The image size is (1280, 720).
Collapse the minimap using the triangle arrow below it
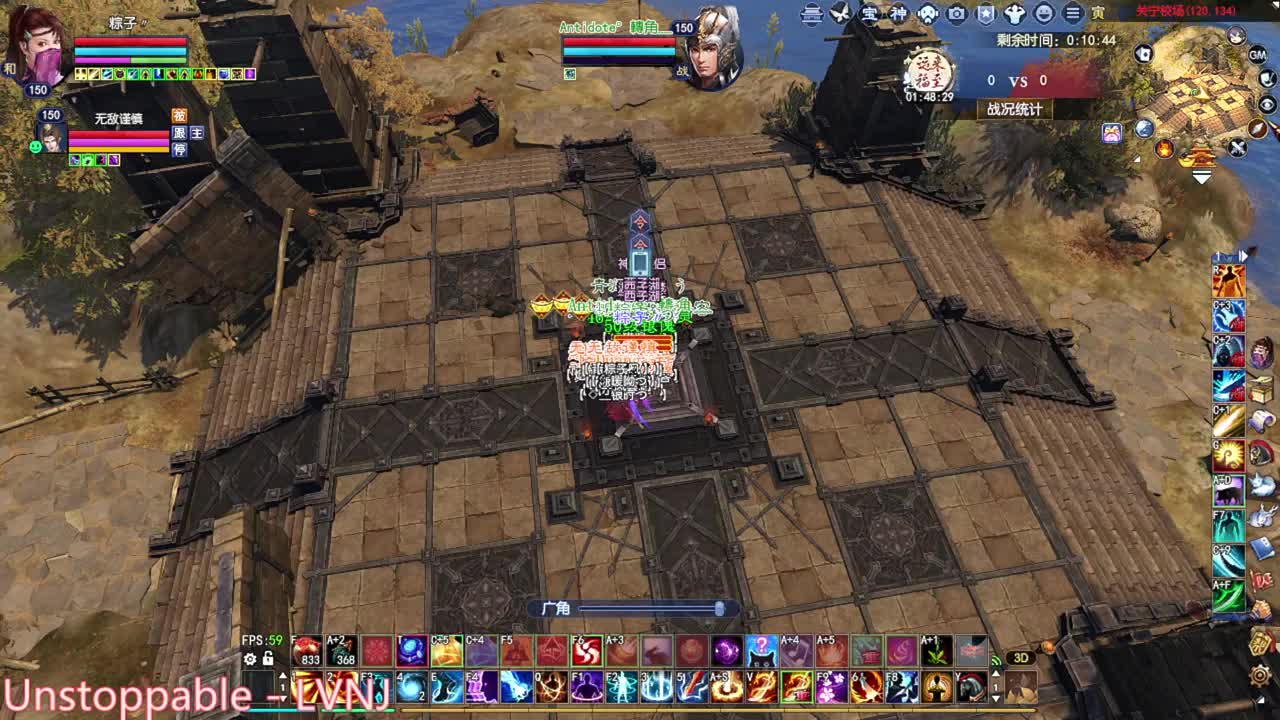pos(1202,177)
